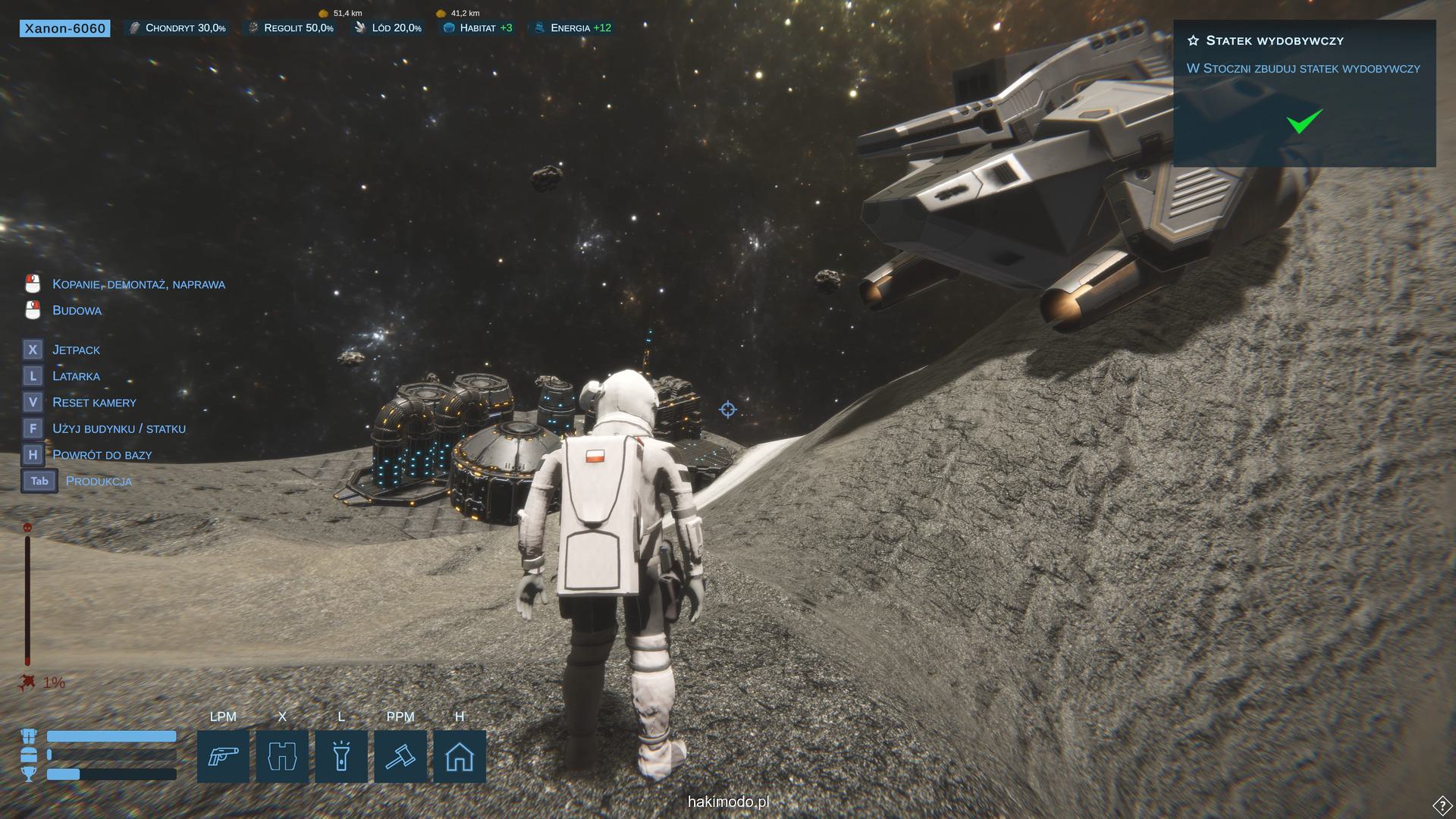Click the Lód resource indicator
Screen dimensions: 1456x819
coord(388,28)
